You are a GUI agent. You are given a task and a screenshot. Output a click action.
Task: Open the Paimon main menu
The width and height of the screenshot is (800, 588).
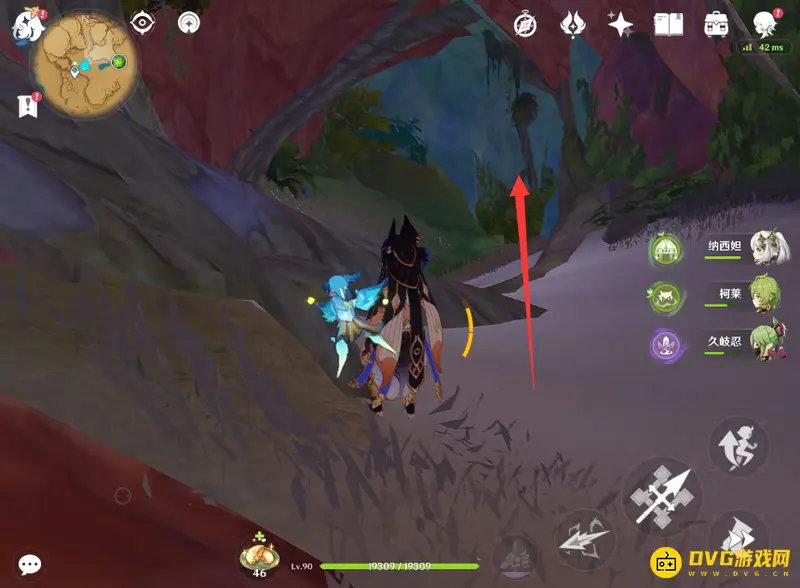[24, 25]
